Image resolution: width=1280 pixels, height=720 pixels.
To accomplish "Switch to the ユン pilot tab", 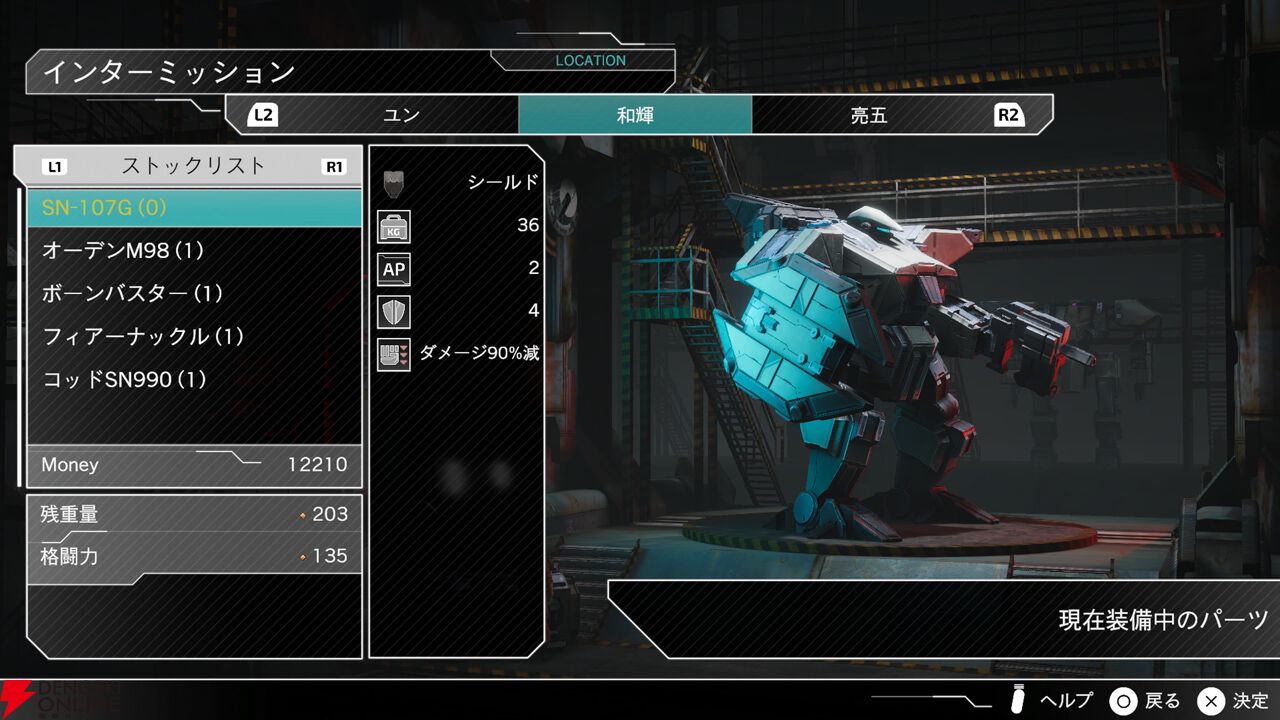I will (x=400, y=115).
